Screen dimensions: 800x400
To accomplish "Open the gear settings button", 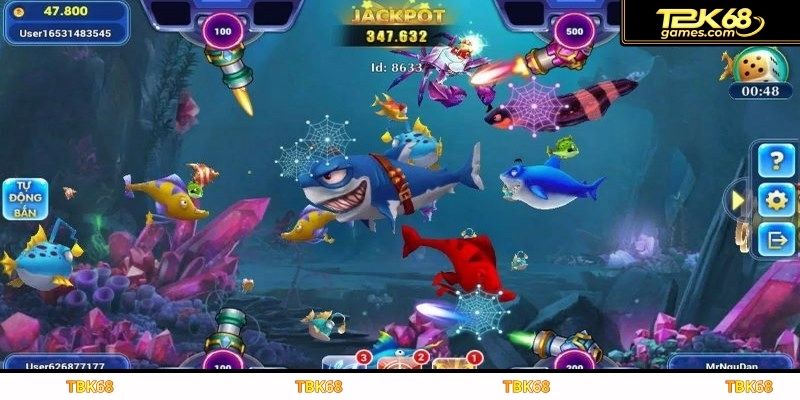I will coord(775,199).
